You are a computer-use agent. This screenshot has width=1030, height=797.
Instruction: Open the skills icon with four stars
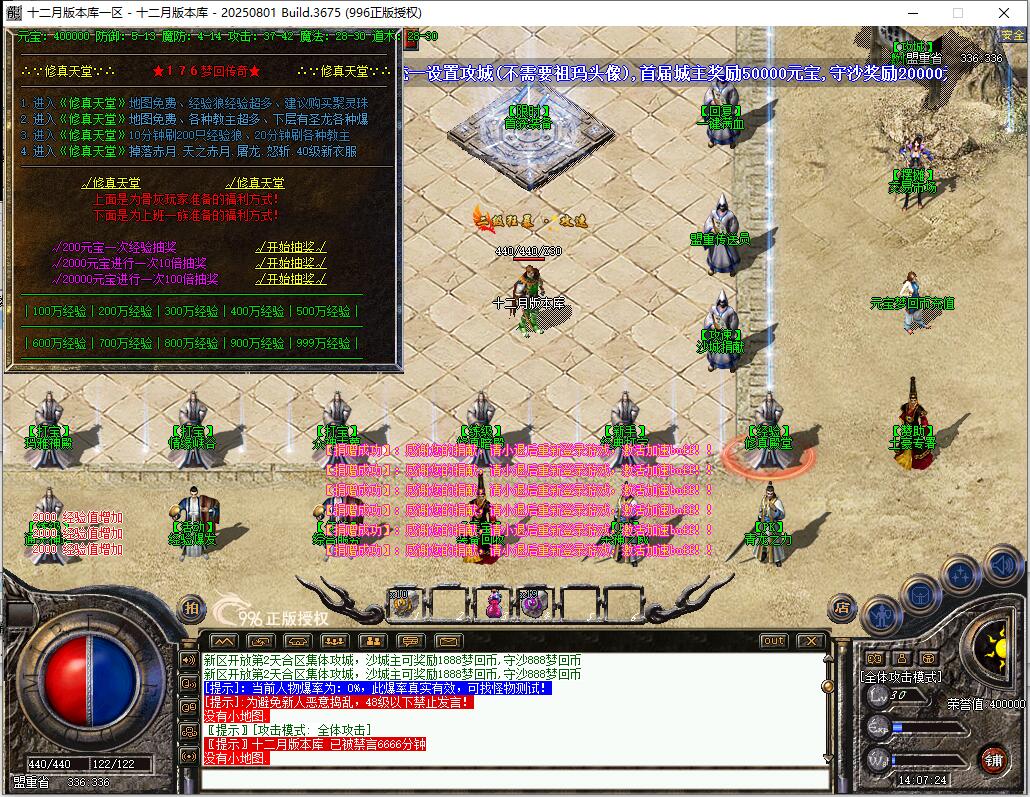[961, 576]
